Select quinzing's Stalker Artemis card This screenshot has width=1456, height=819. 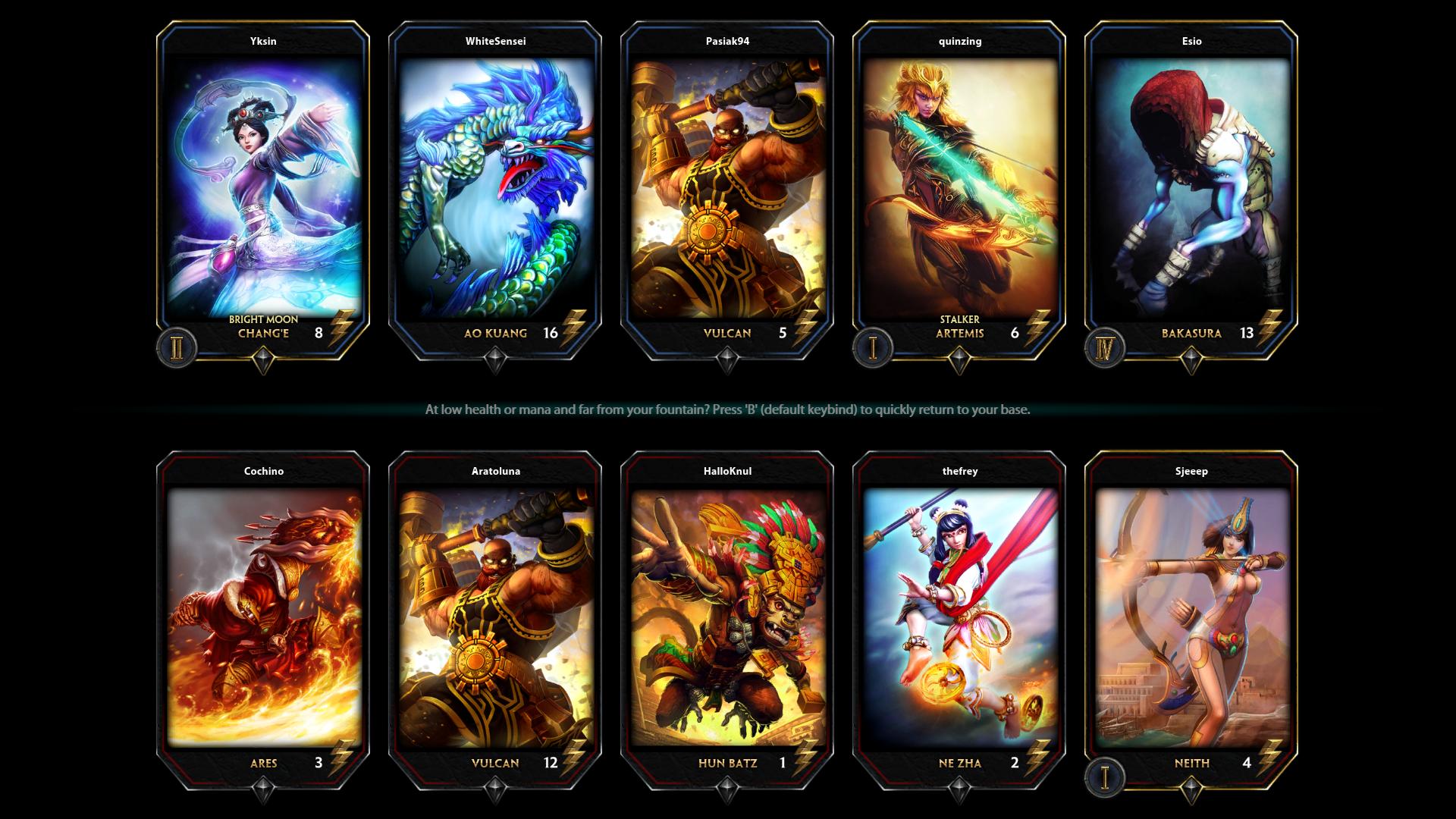959,190
